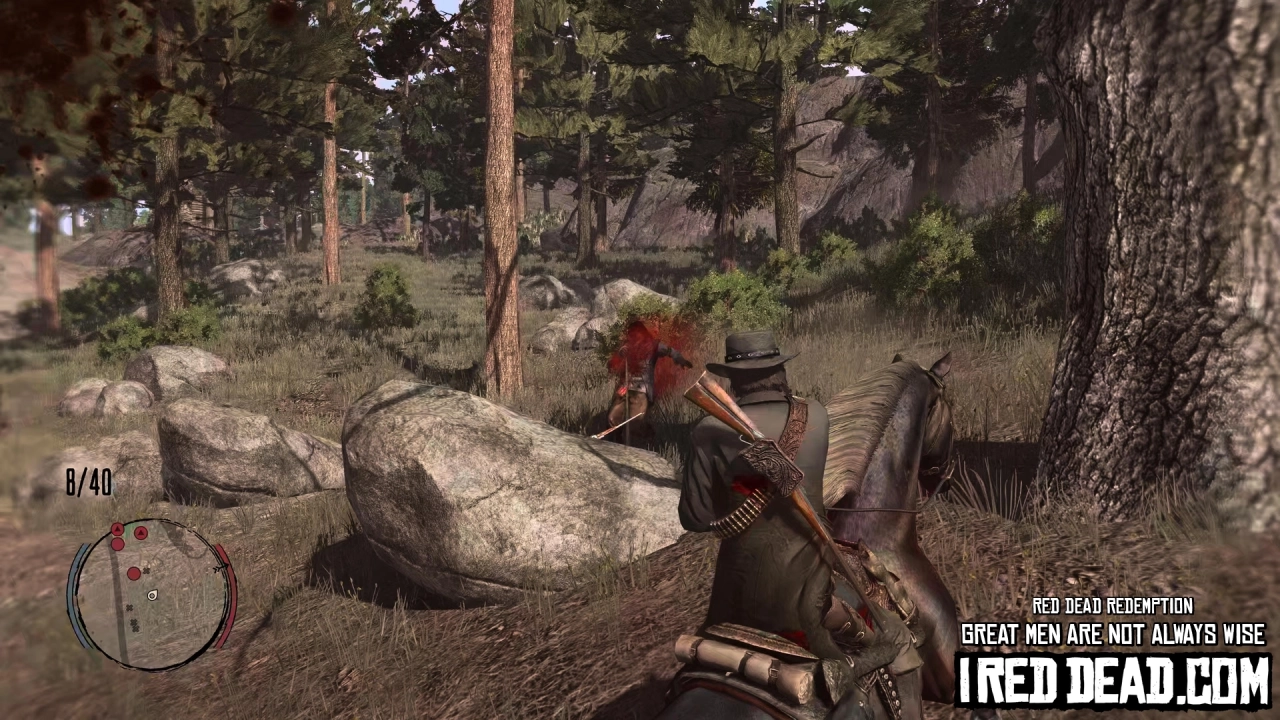
Task: Click the white player cursor to toggle tracking
Action: point(152,595)
